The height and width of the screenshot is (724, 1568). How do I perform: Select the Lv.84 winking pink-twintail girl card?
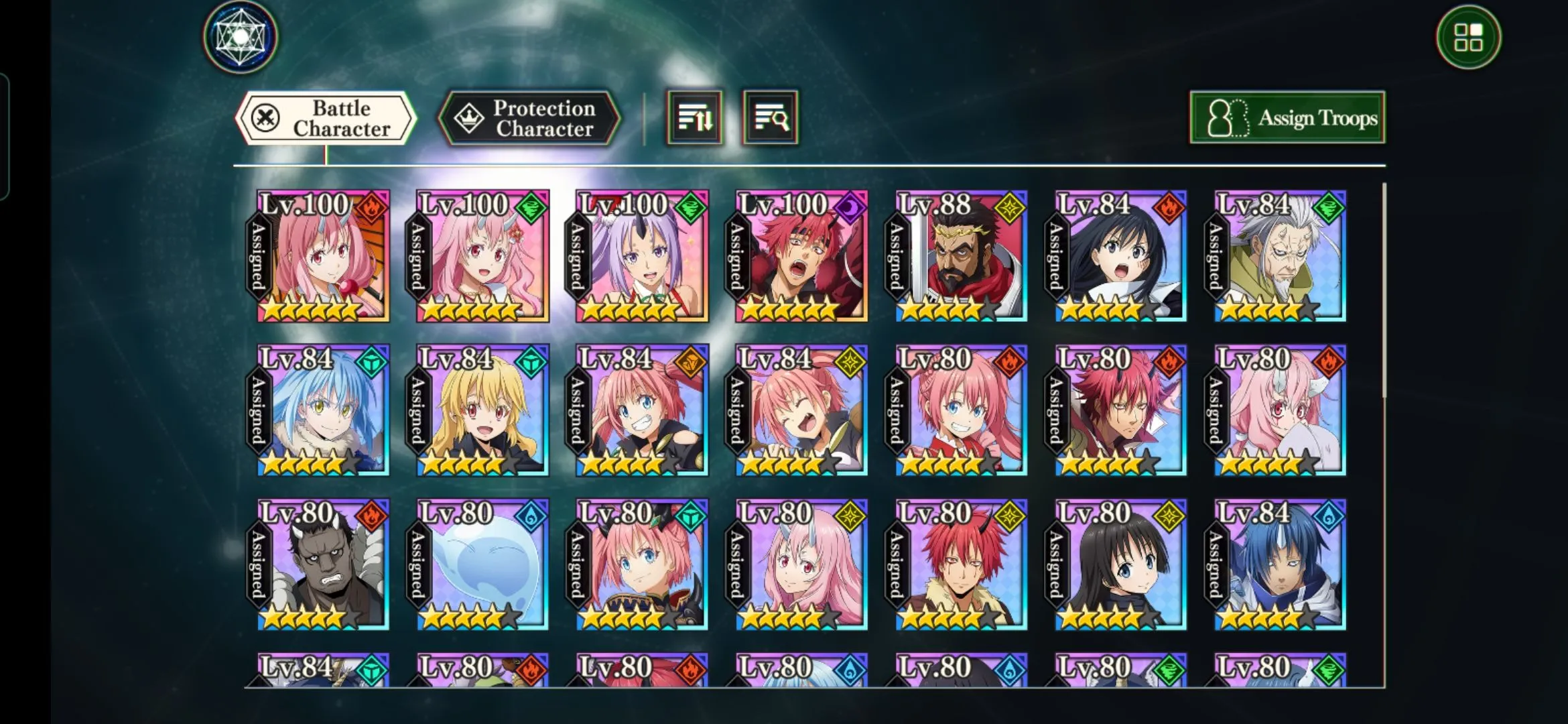click(x=801, y=410)
